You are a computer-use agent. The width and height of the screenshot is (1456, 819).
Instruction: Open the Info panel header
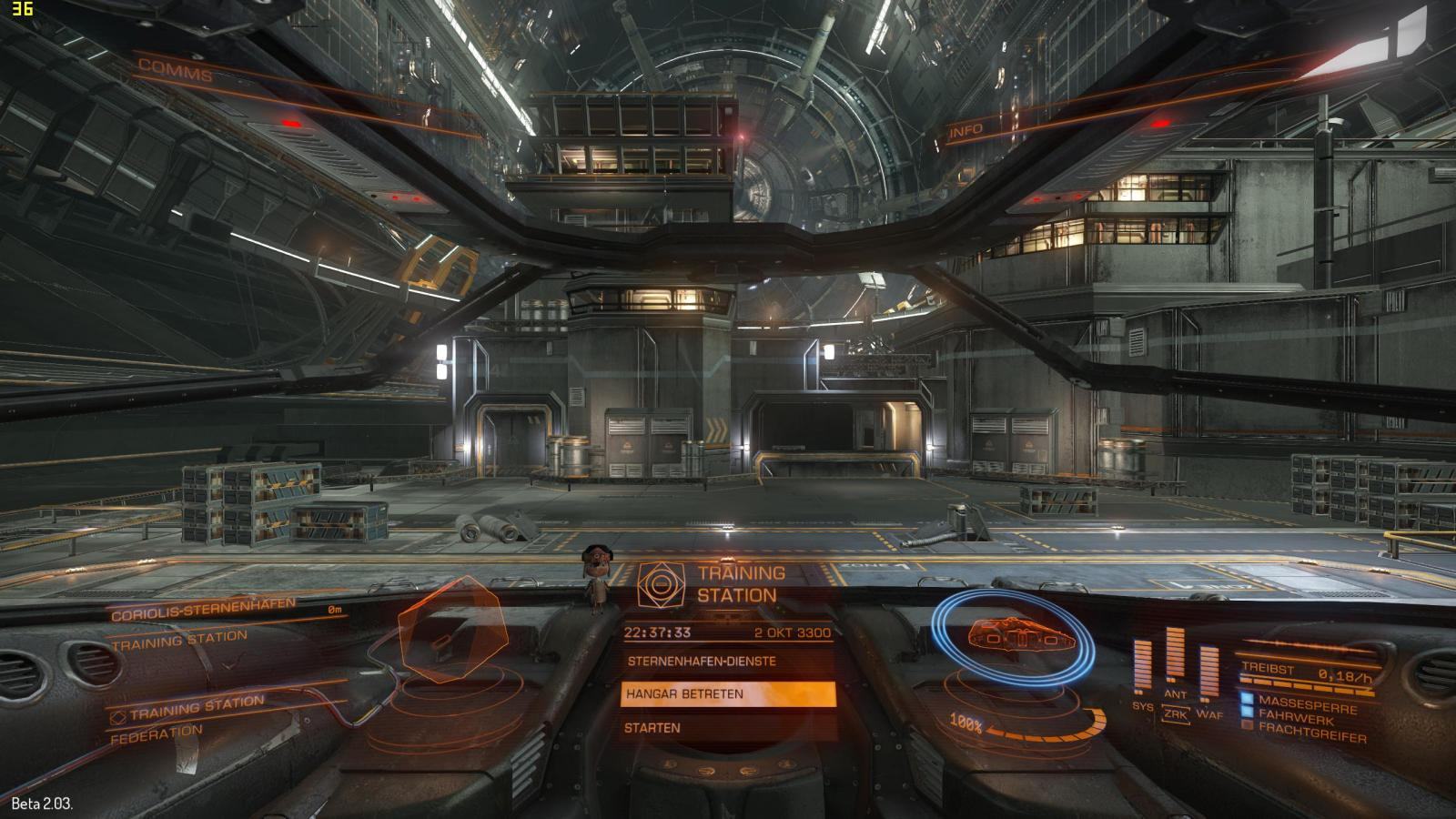pyautogui.click(x=966, y=131)
